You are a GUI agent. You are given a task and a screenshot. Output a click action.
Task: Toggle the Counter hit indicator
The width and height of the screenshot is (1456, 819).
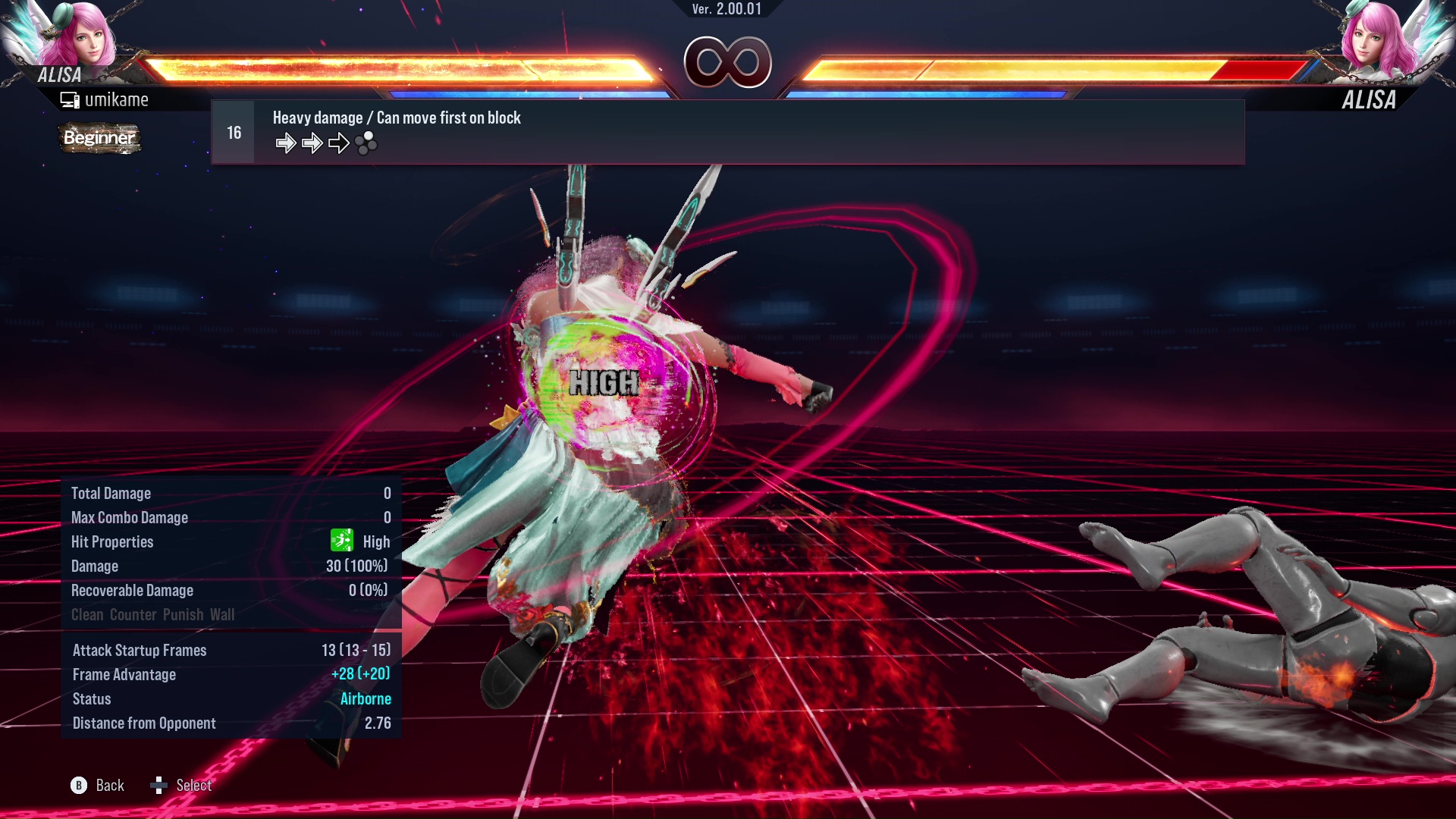(x=133, y=614)
